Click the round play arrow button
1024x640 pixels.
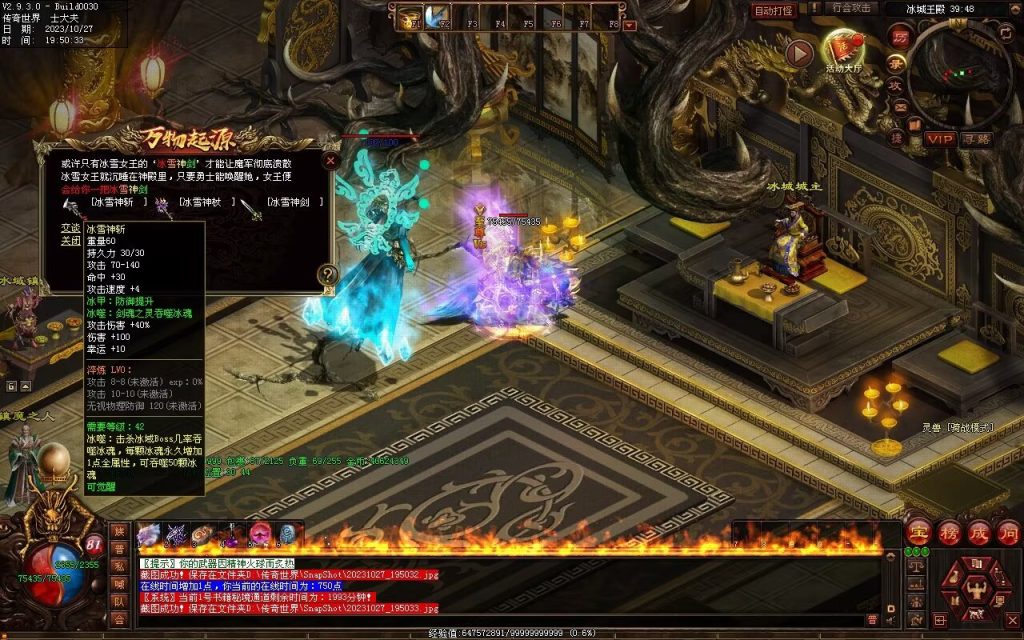tap(798, 53)
